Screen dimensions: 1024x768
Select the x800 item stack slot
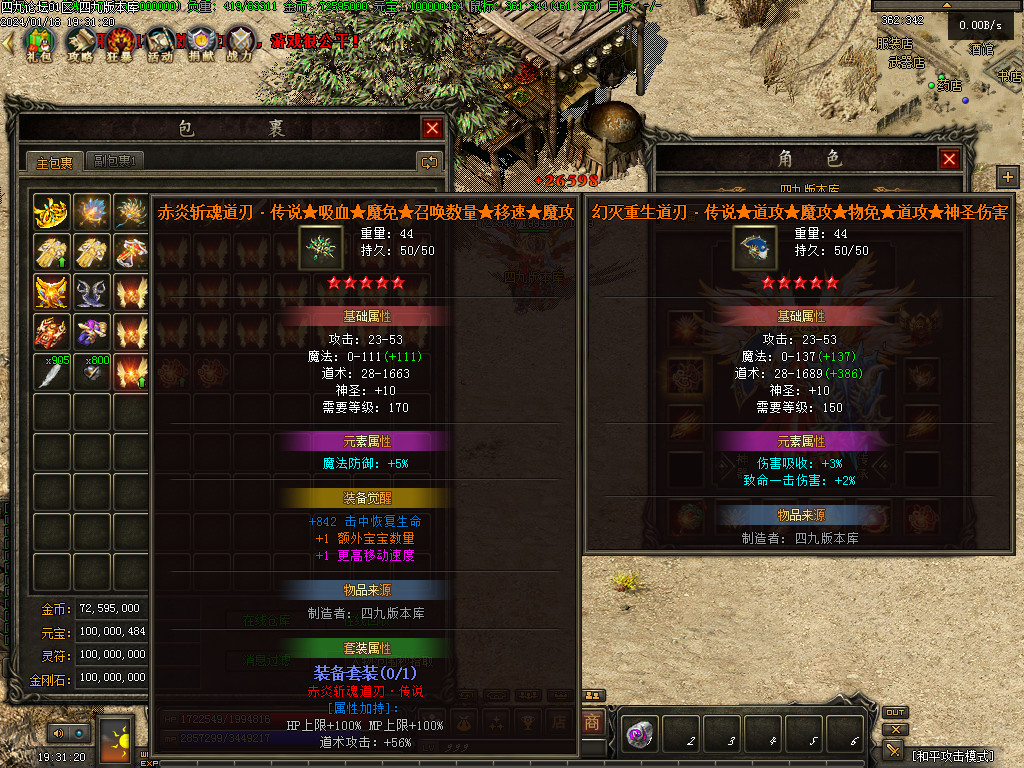click(x=92, y=372)
